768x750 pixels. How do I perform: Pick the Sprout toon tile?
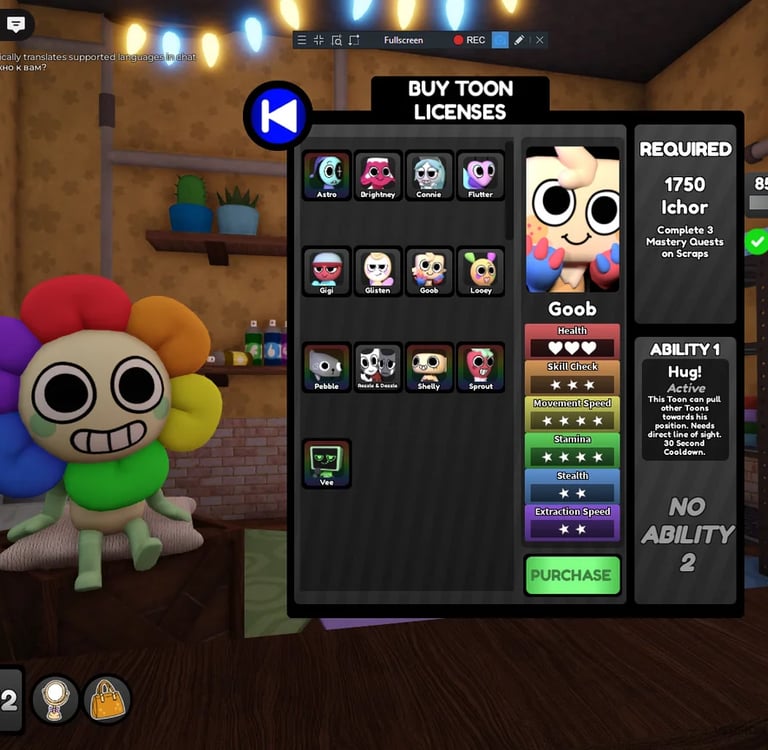[480, 367]
